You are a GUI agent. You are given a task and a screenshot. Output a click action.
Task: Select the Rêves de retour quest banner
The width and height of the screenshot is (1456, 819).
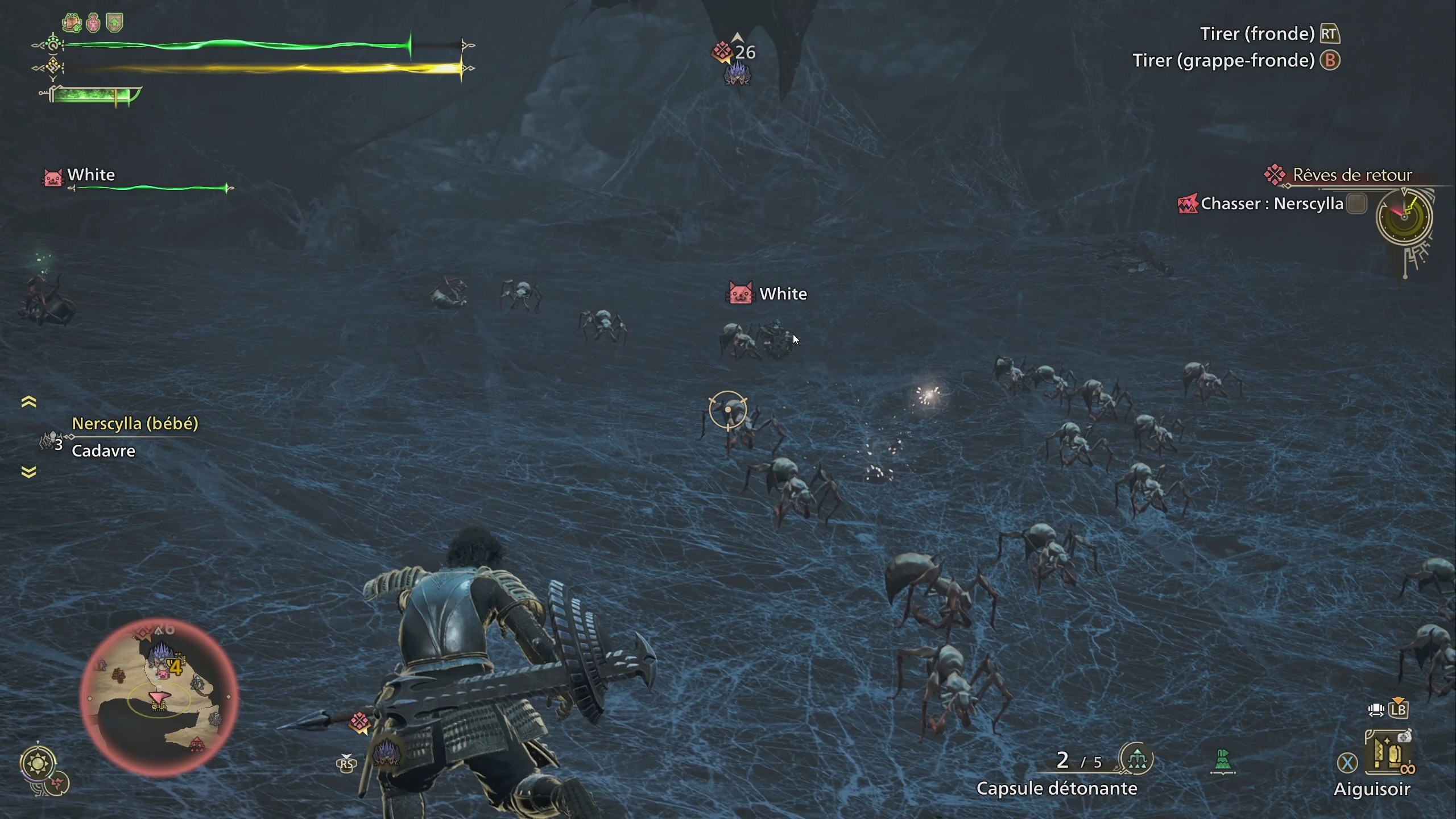point(1354,175)
